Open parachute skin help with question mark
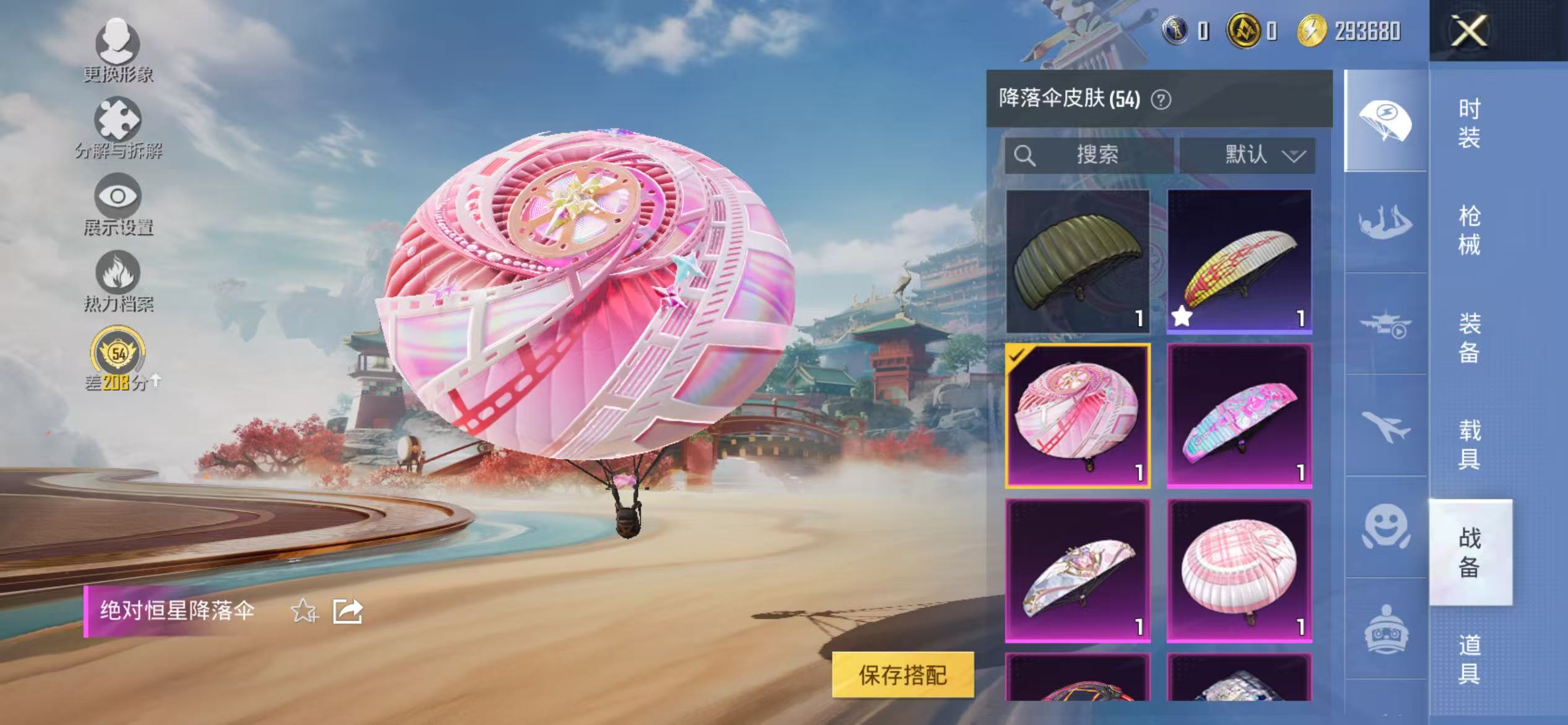1568x725 pixels. pos(1162,99)
